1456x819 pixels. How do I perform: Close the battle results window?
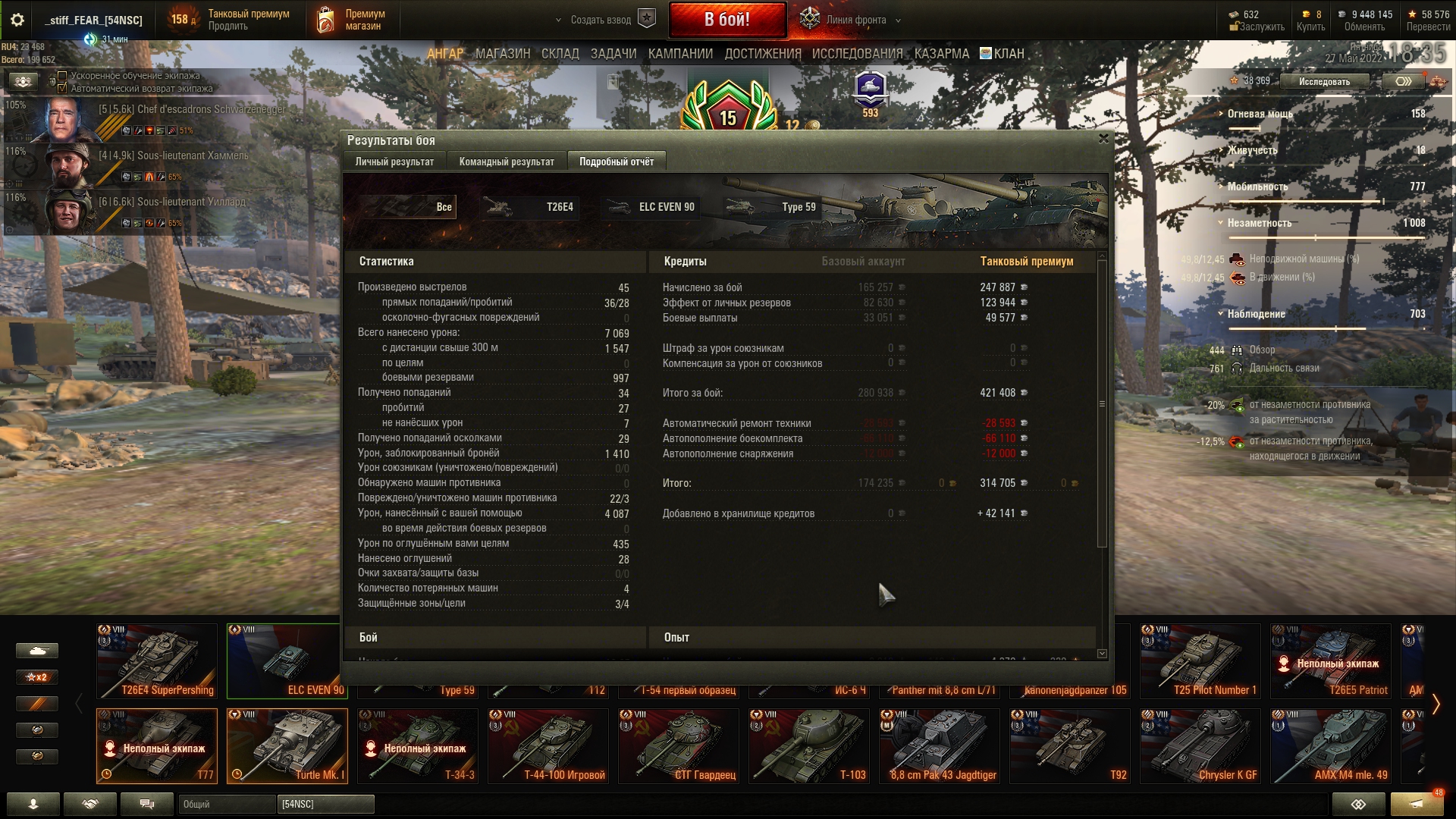1103,139
